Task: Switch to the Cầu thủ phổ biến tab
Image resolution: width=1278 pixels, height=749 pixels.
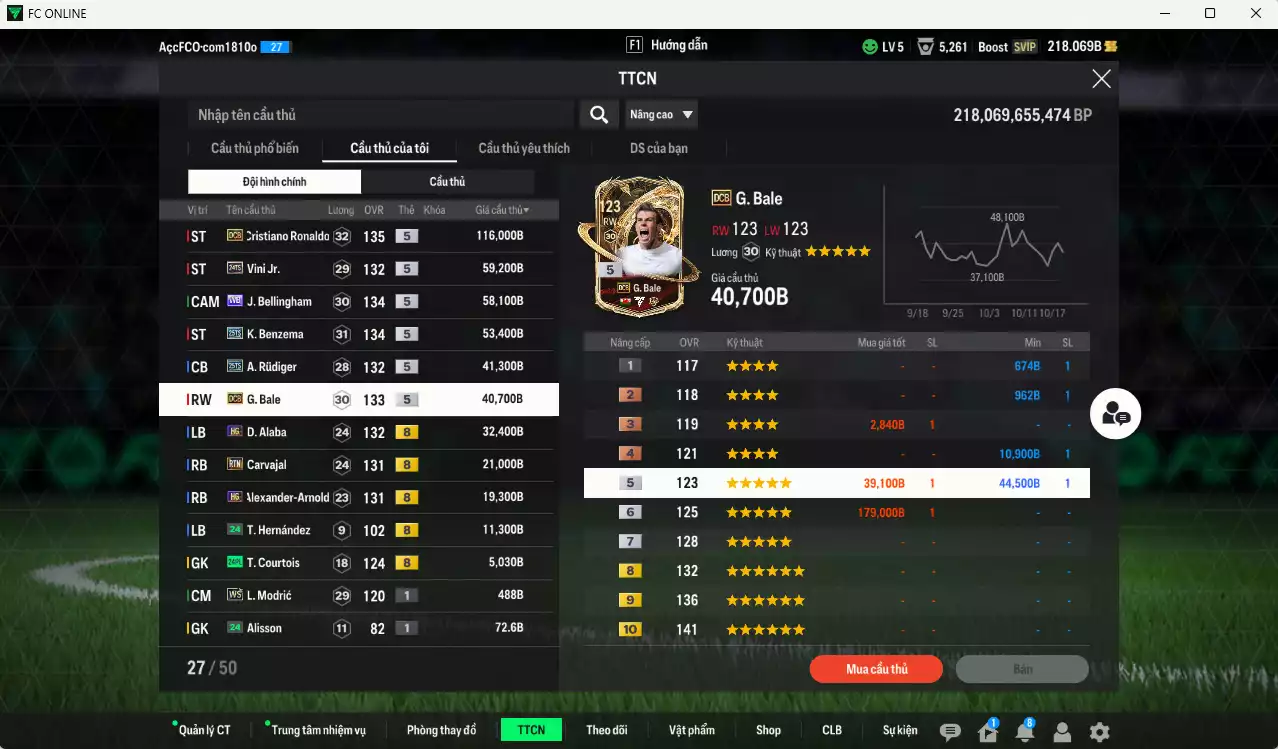Action: (254, 149)
